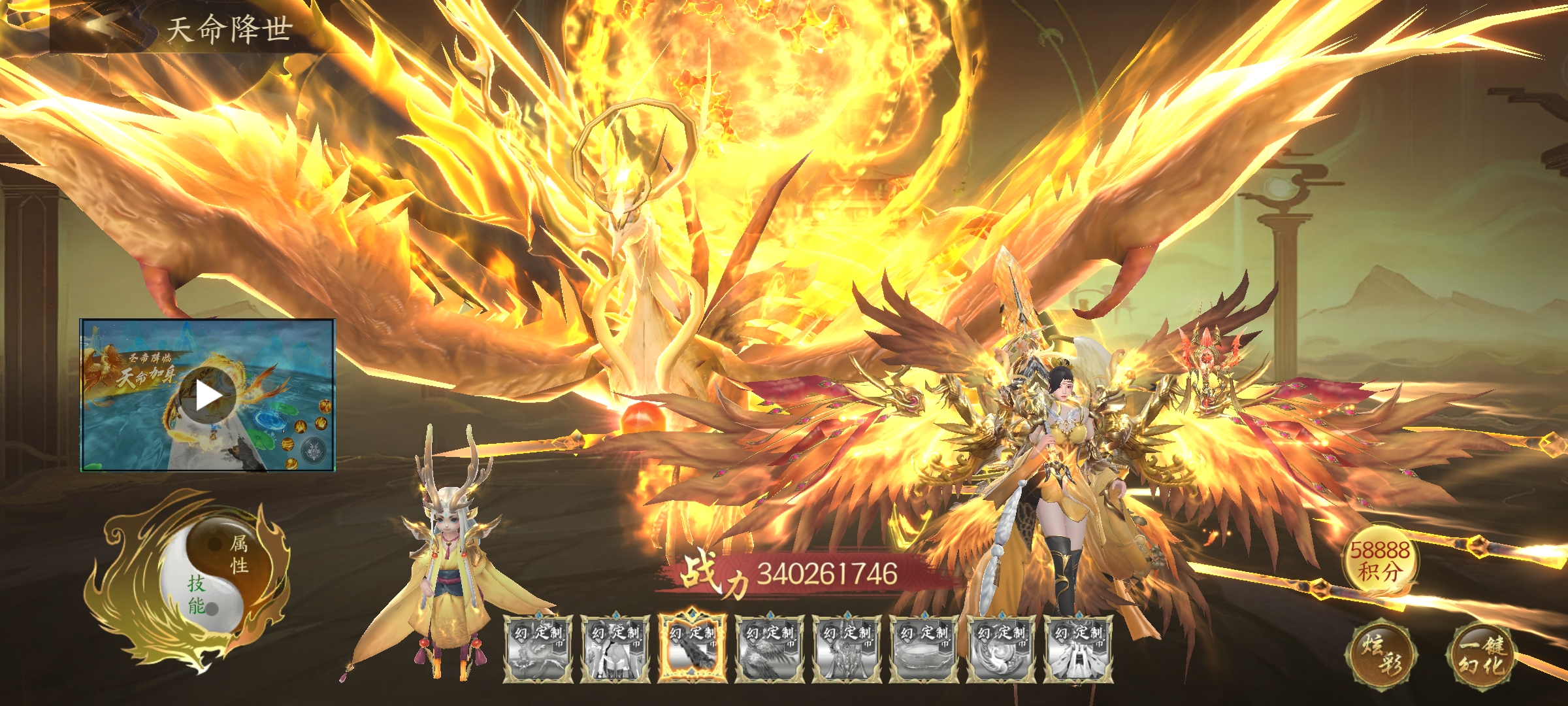Open the 炫彩 color options

point(1380,654)
